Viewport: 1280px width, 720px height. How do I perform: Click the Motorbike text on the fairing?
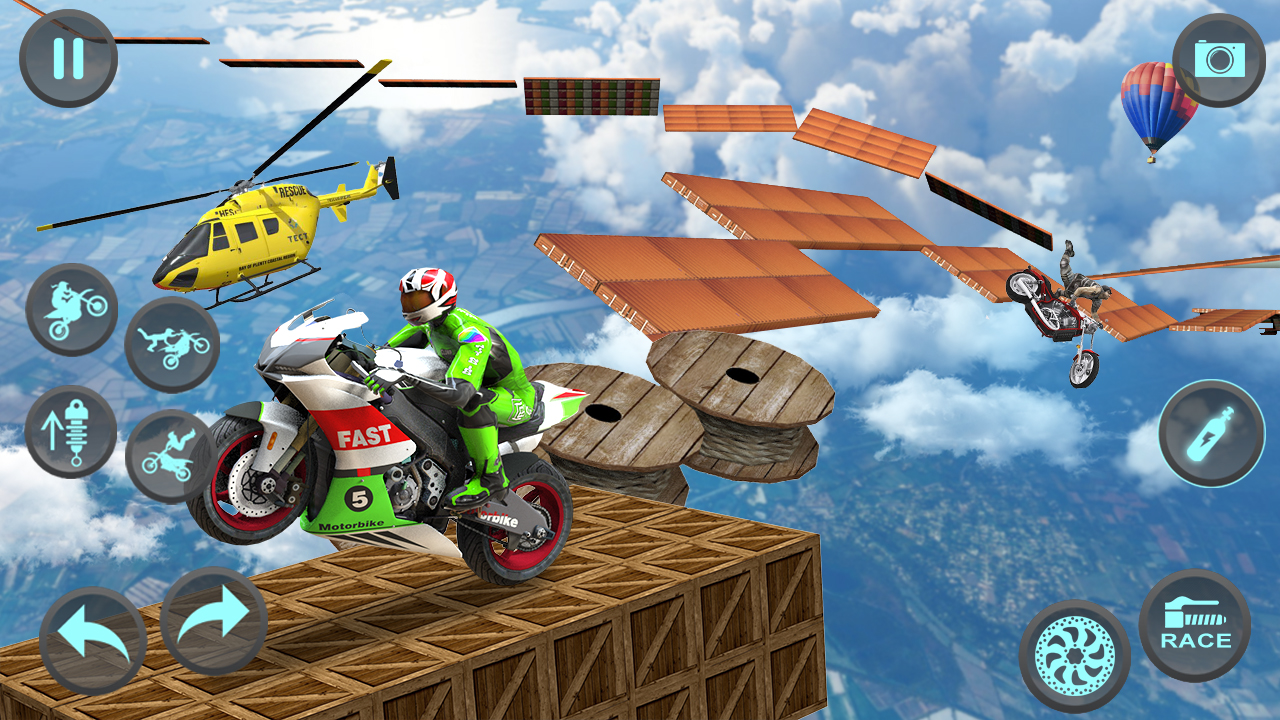349,524
